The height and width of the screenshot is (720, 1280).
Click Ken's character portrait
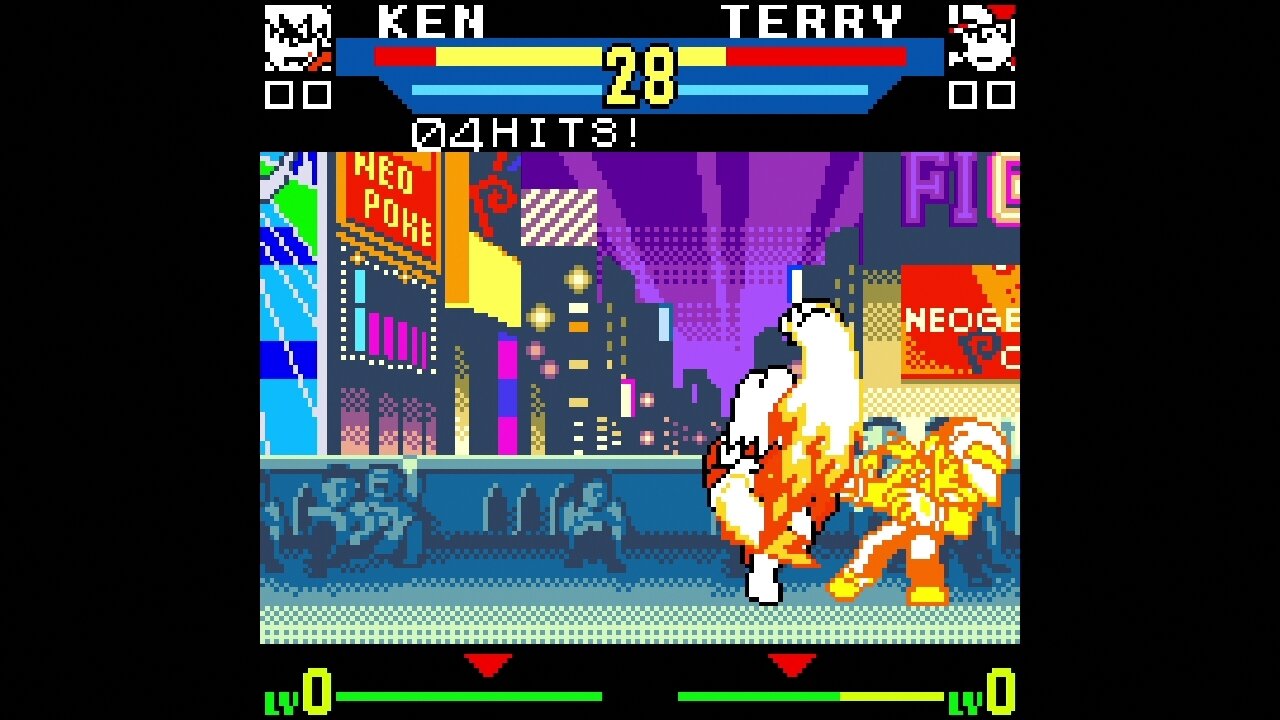click(298, 39)
